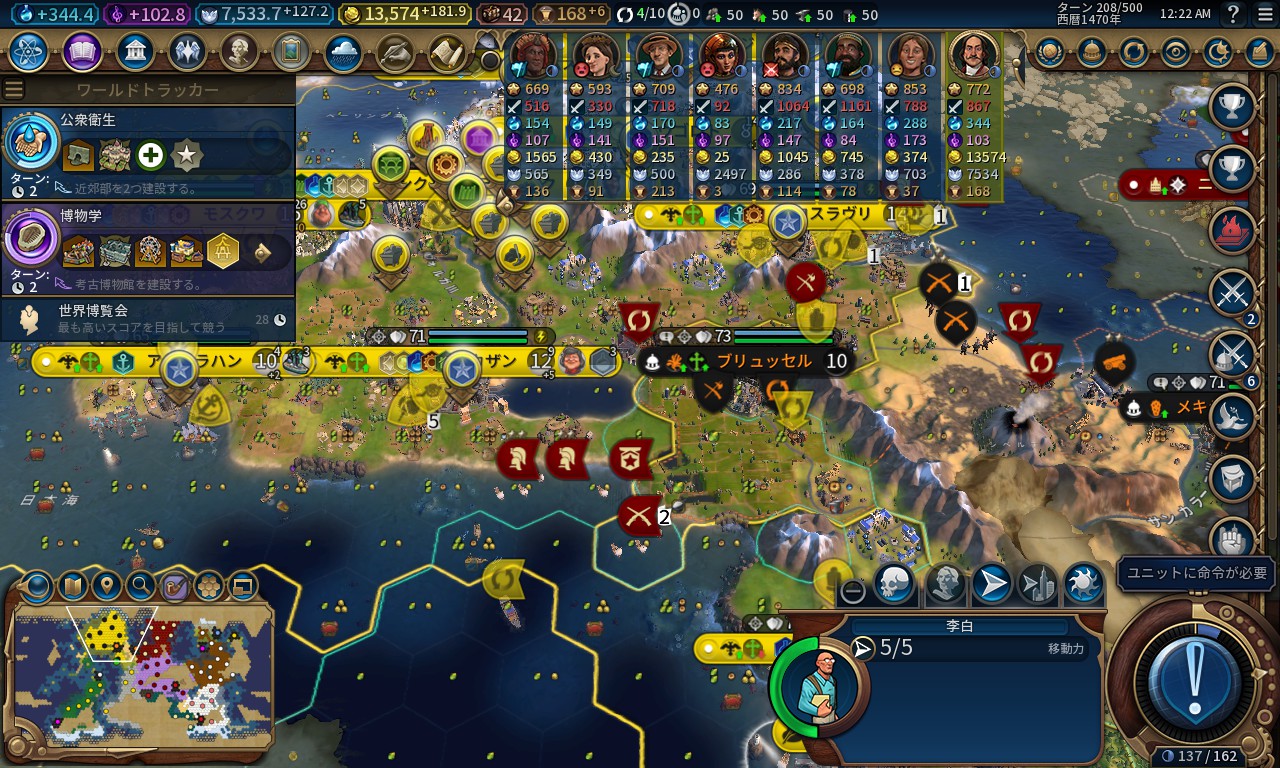
Task: Open the map pin placement button
Action: coord(107,585)
